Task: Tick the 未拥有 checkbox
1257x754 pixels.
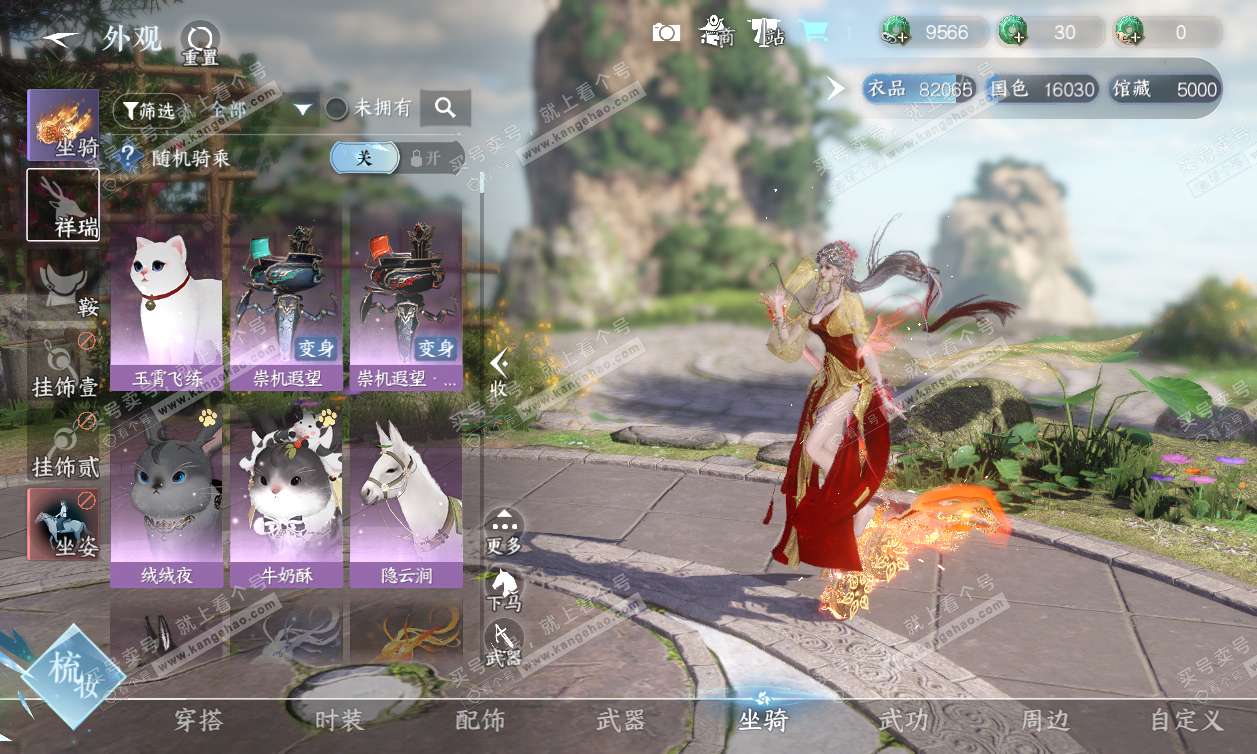Action: (x=338, y=108)
